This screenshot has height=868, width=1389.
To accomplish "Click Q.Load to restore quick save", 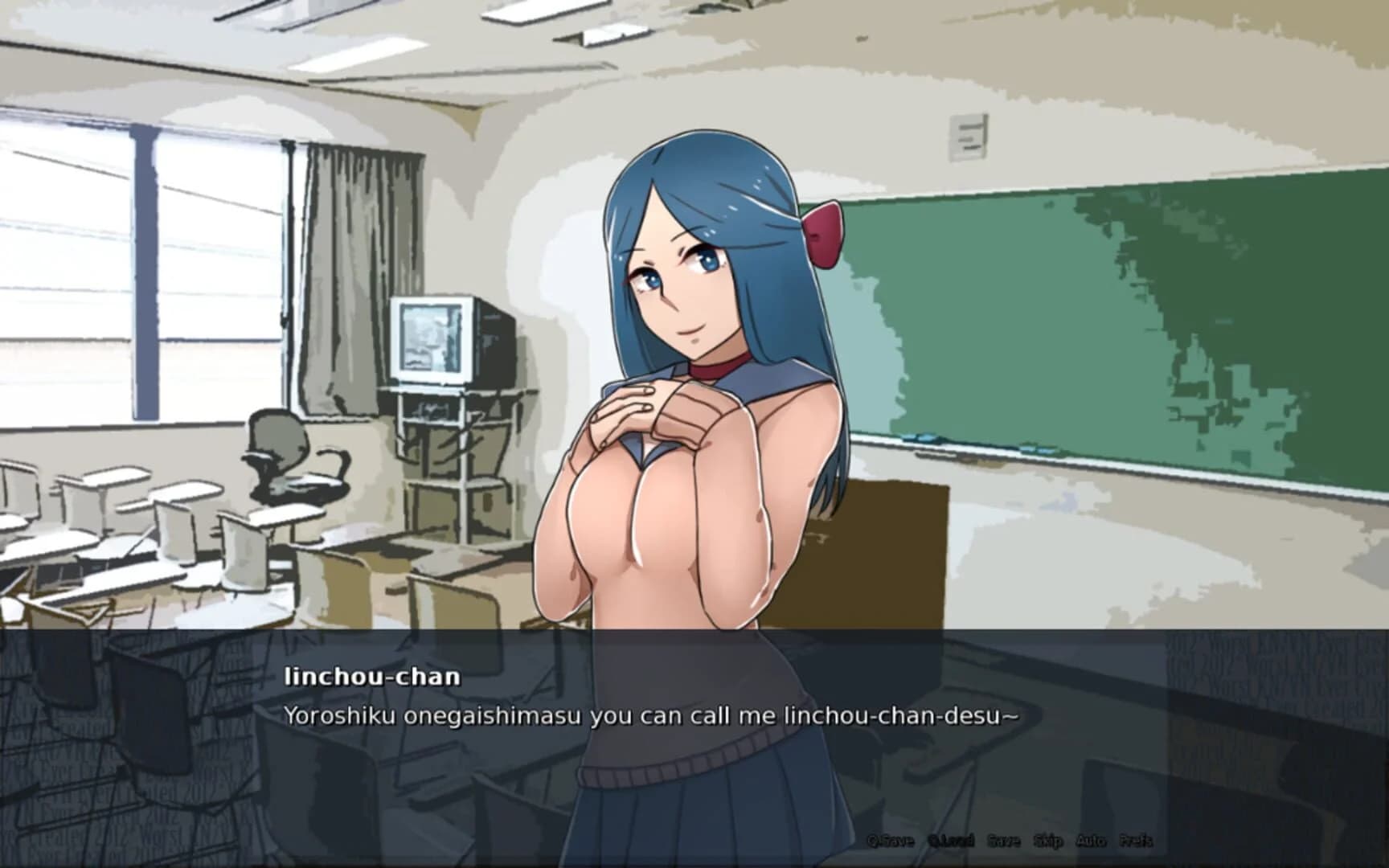I will (951, 841).
